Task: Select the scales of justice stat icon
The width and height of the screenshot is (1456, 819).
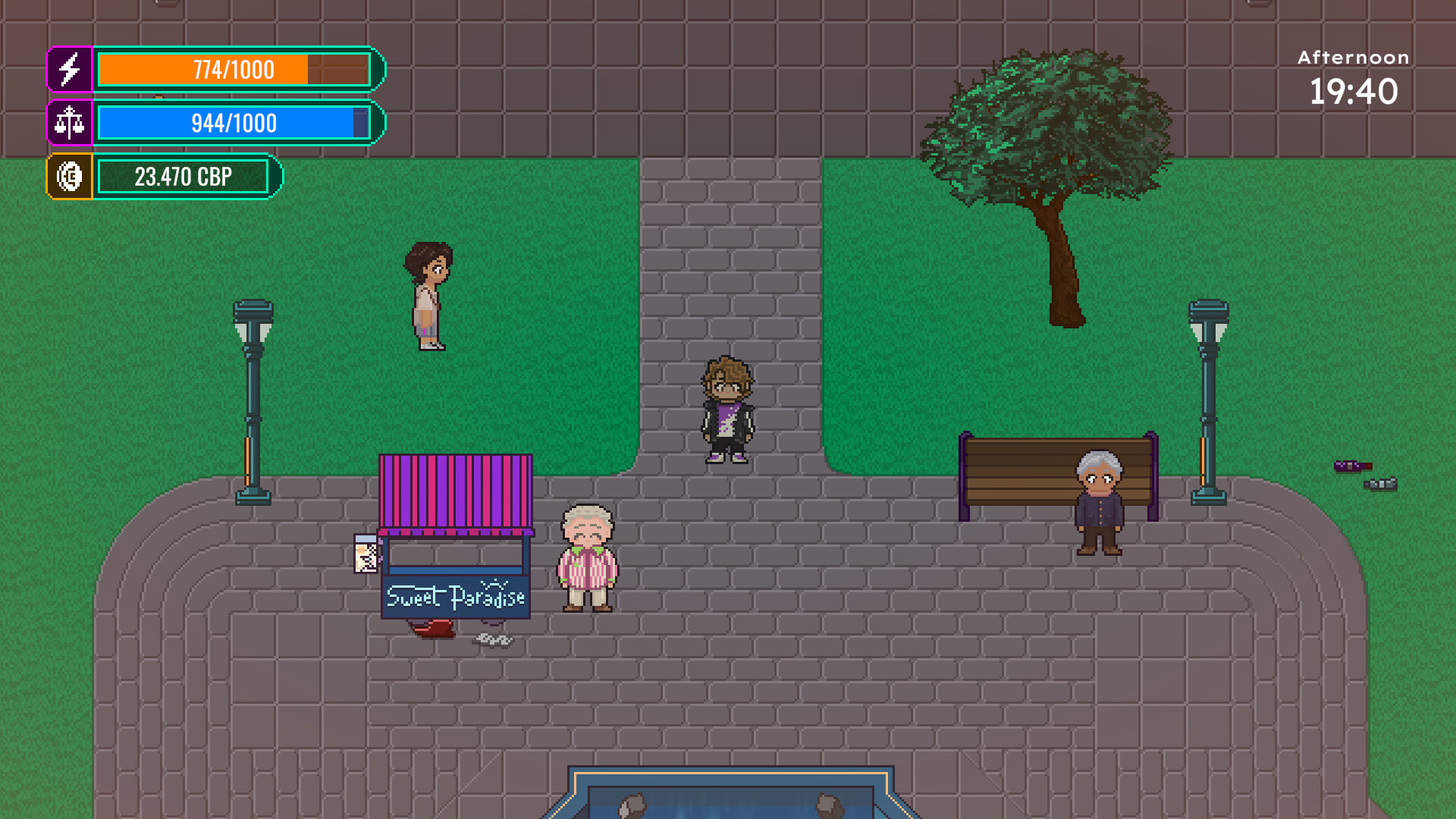Action: click(x=70, y=123)
